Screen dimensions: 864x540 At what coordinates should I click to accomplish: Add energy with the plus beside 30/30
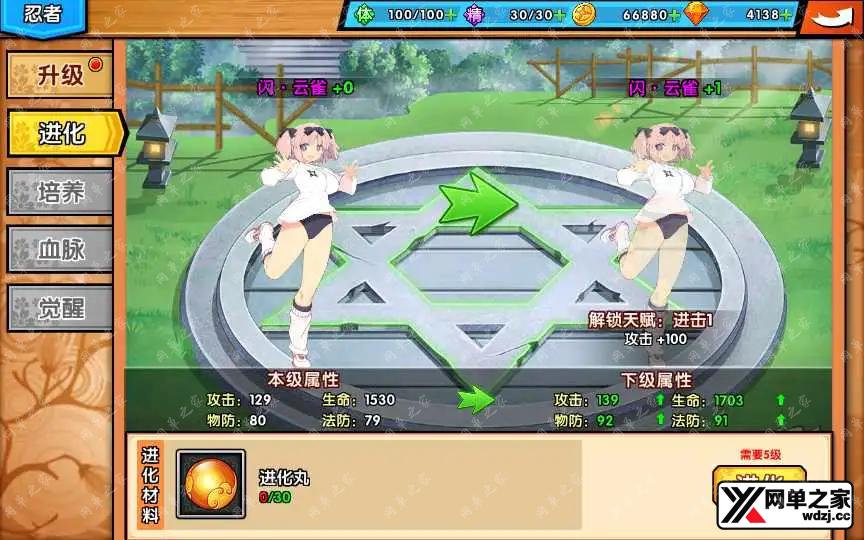pos(559,15)
